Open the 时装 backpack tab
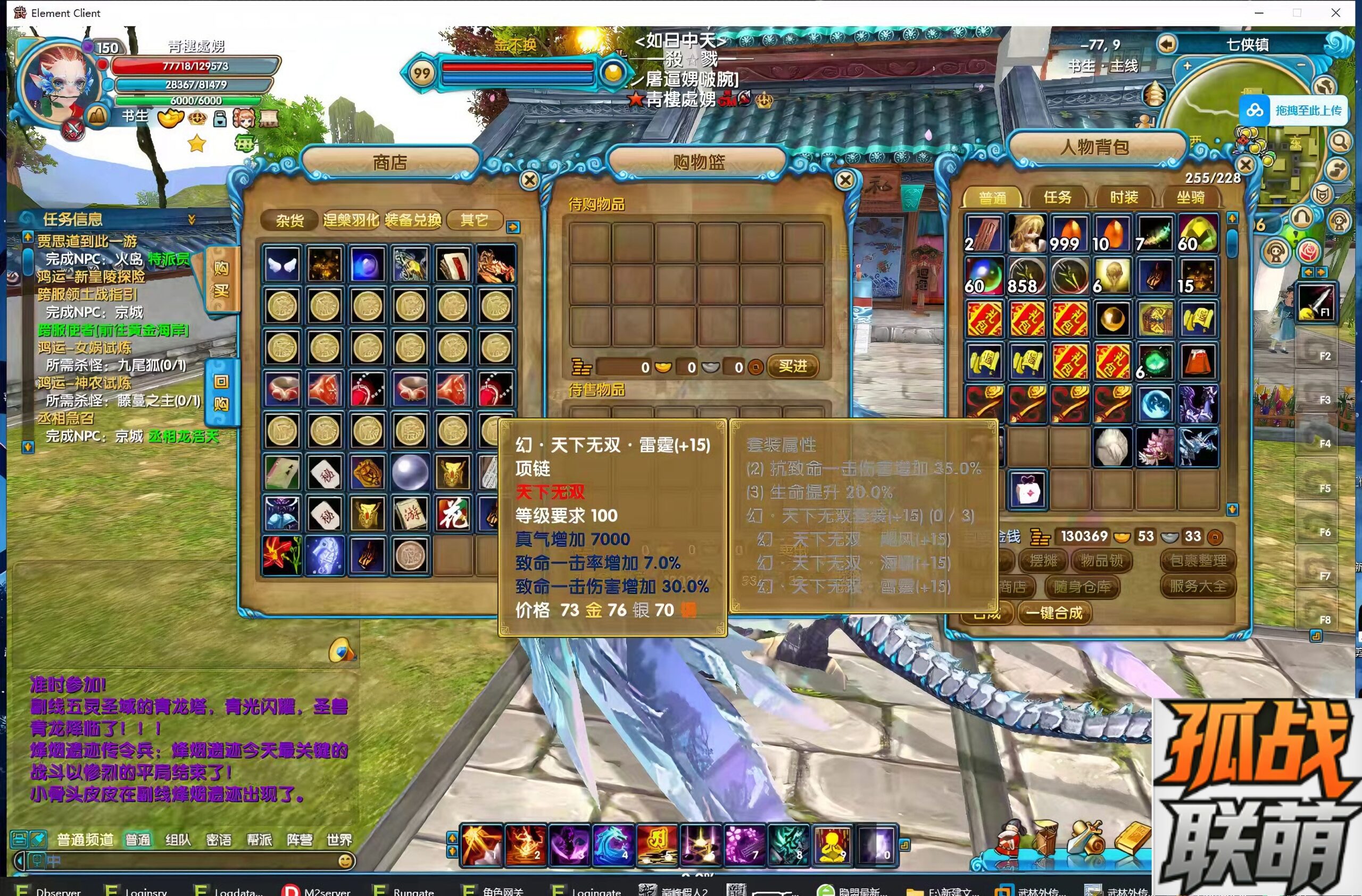 [1124, 197]
